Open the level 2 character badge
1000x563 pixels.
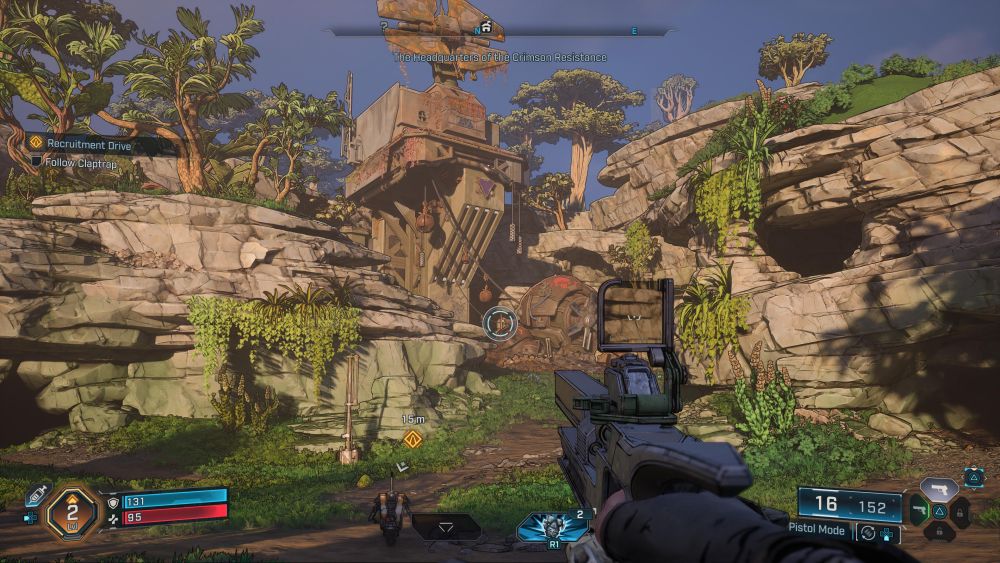(73, 510)
